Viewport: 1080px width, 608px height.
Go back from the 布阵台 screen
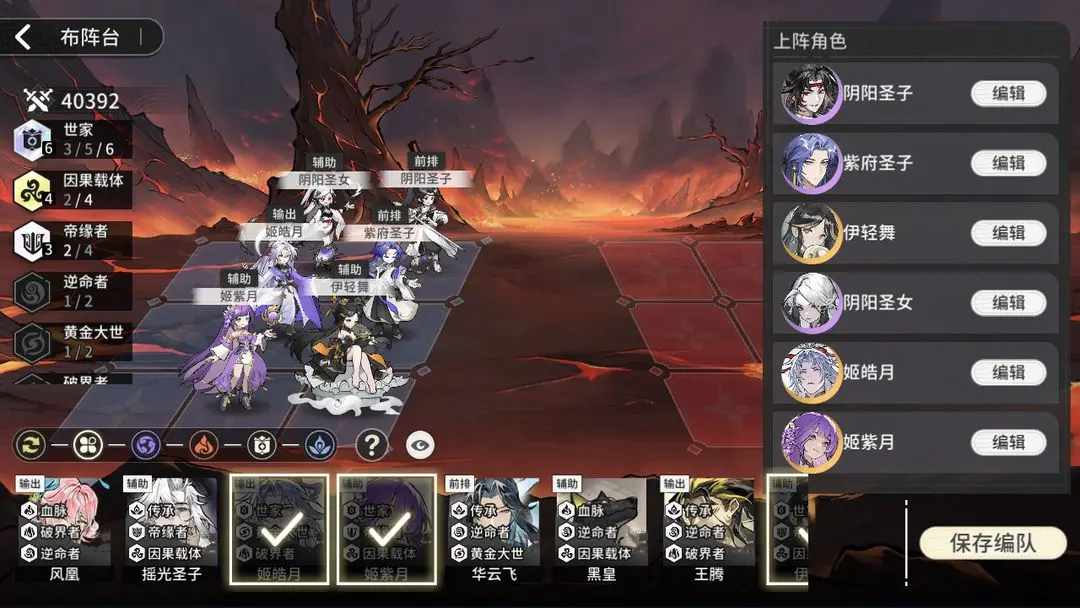(x=24, y=38)
